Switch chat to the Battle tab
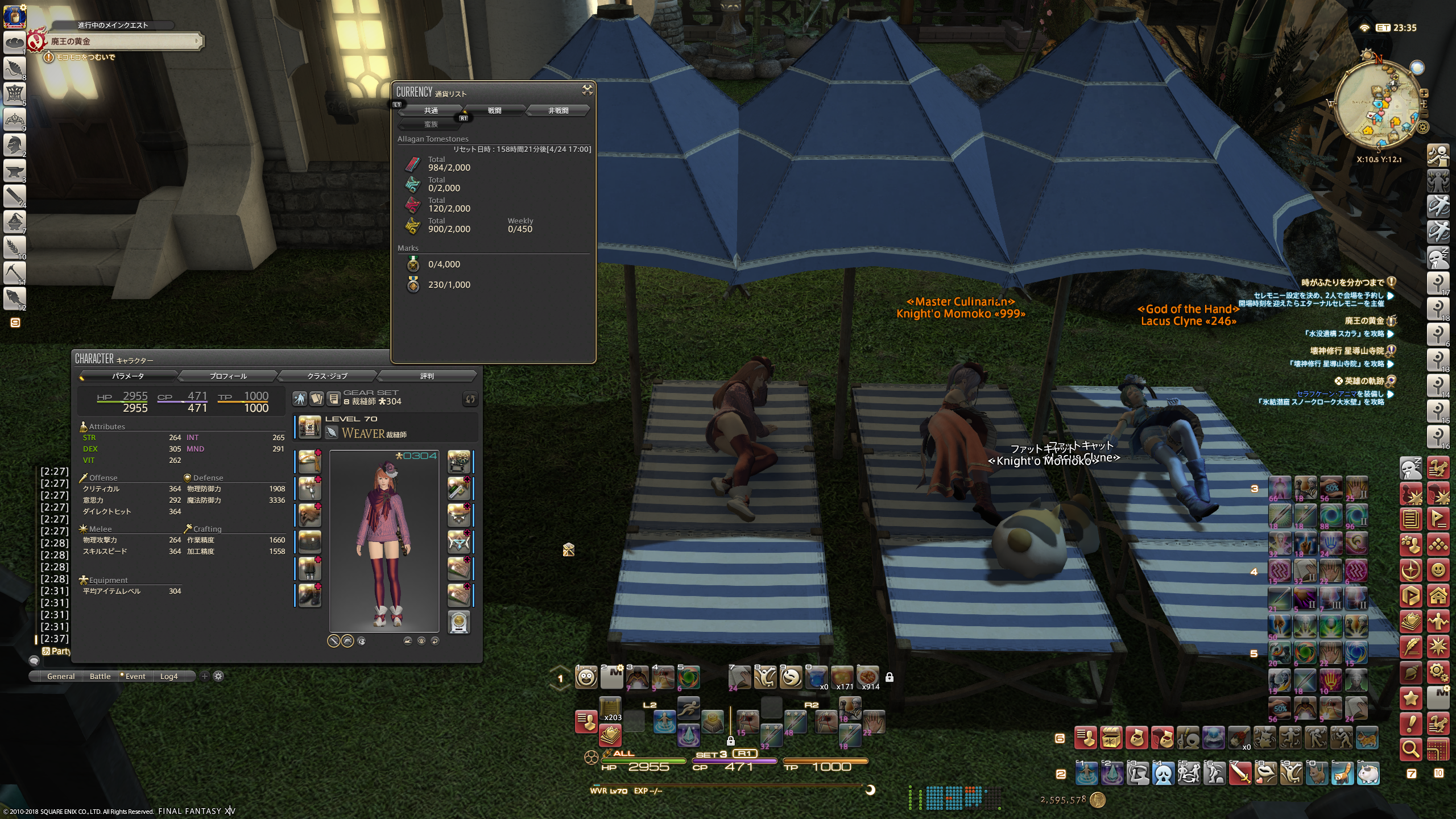Screen dimensions: 1456x819 [100, 676]
